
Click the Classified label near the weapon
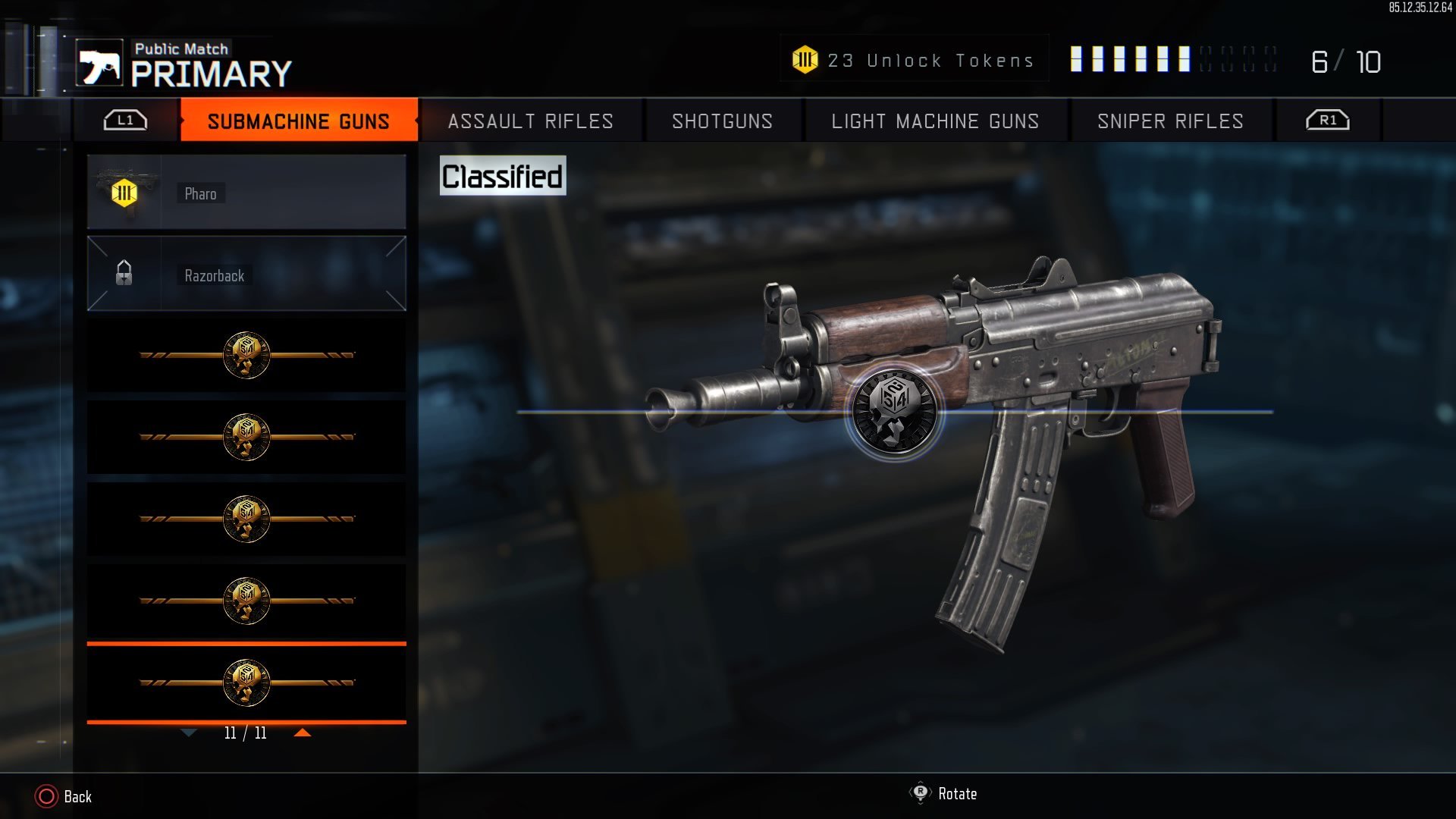tap(503, 174)
